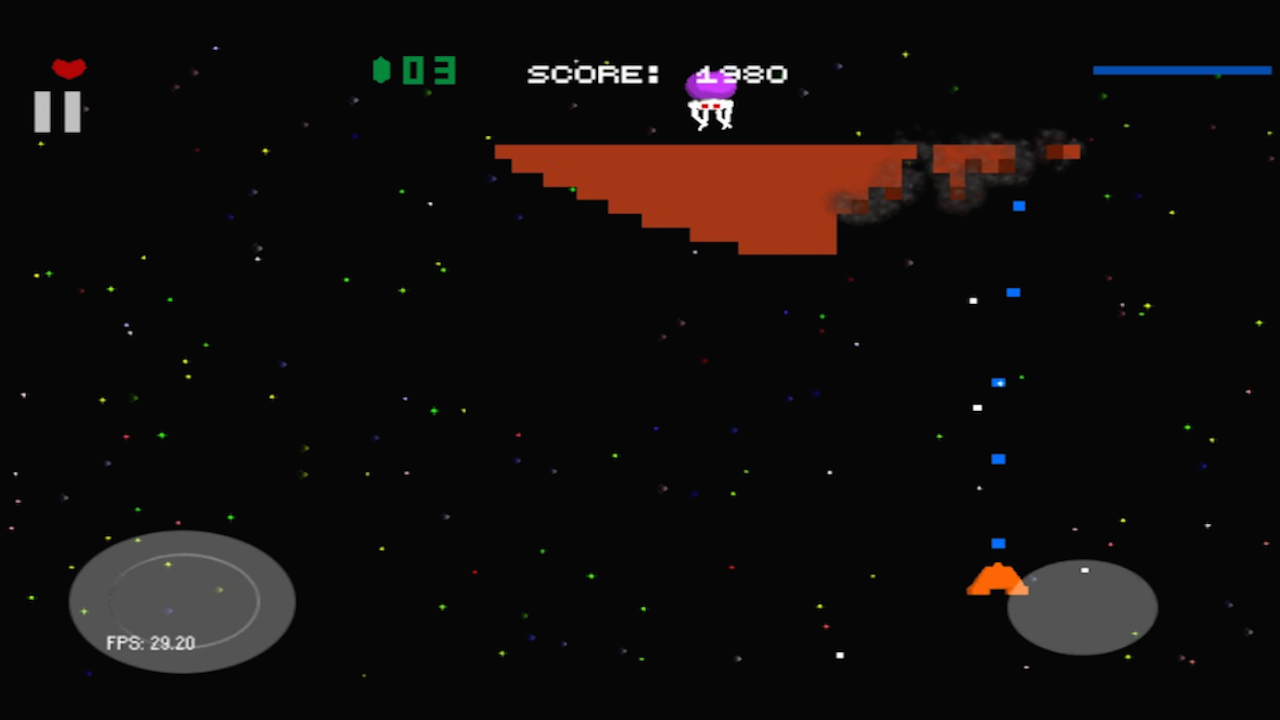Click the white projectile near the platform
The width and height of the screenshot is (1280, 720).
tap(973, 299)
